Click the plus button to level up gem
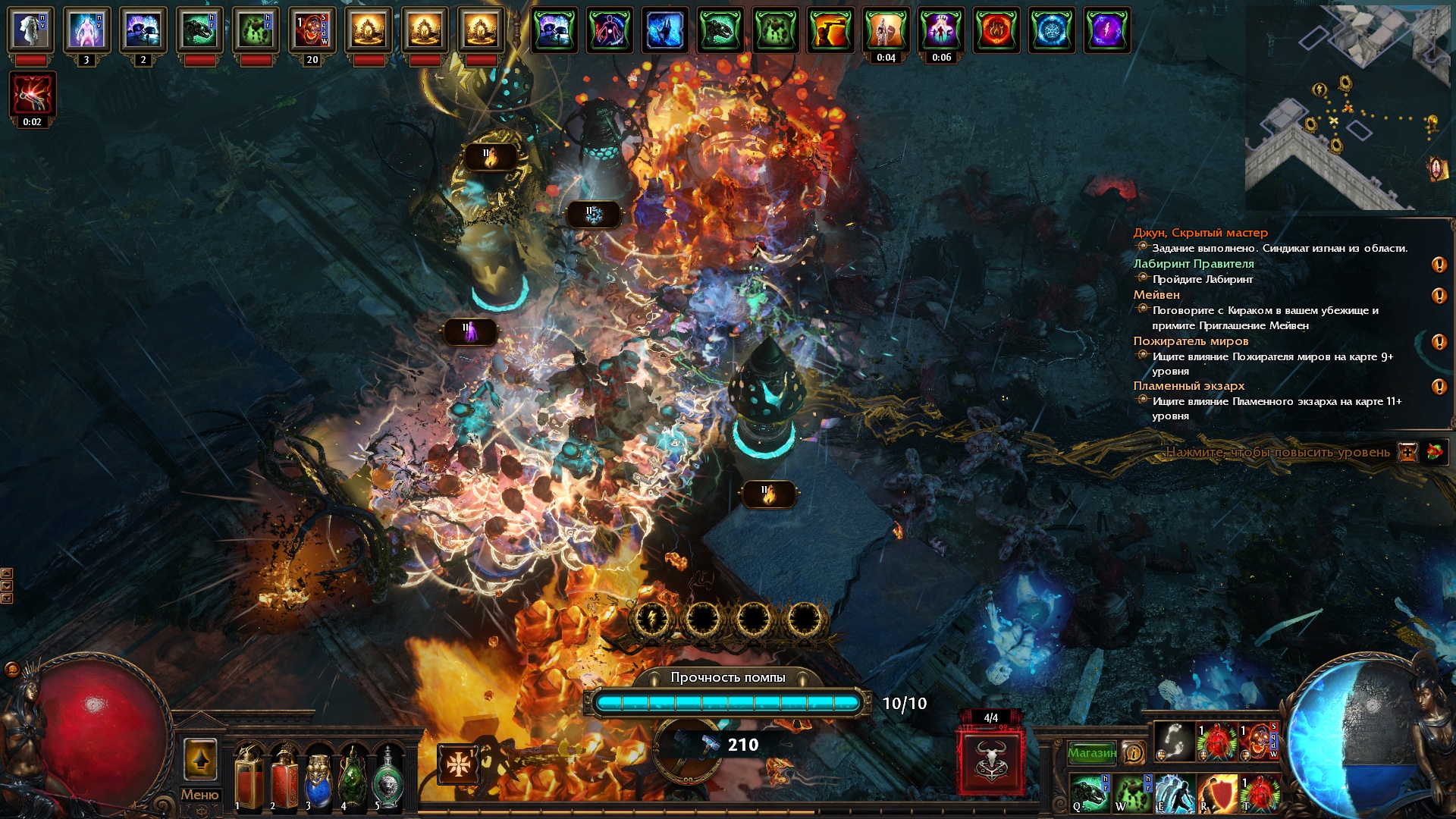1456x819 pixels. [1407, 453]
